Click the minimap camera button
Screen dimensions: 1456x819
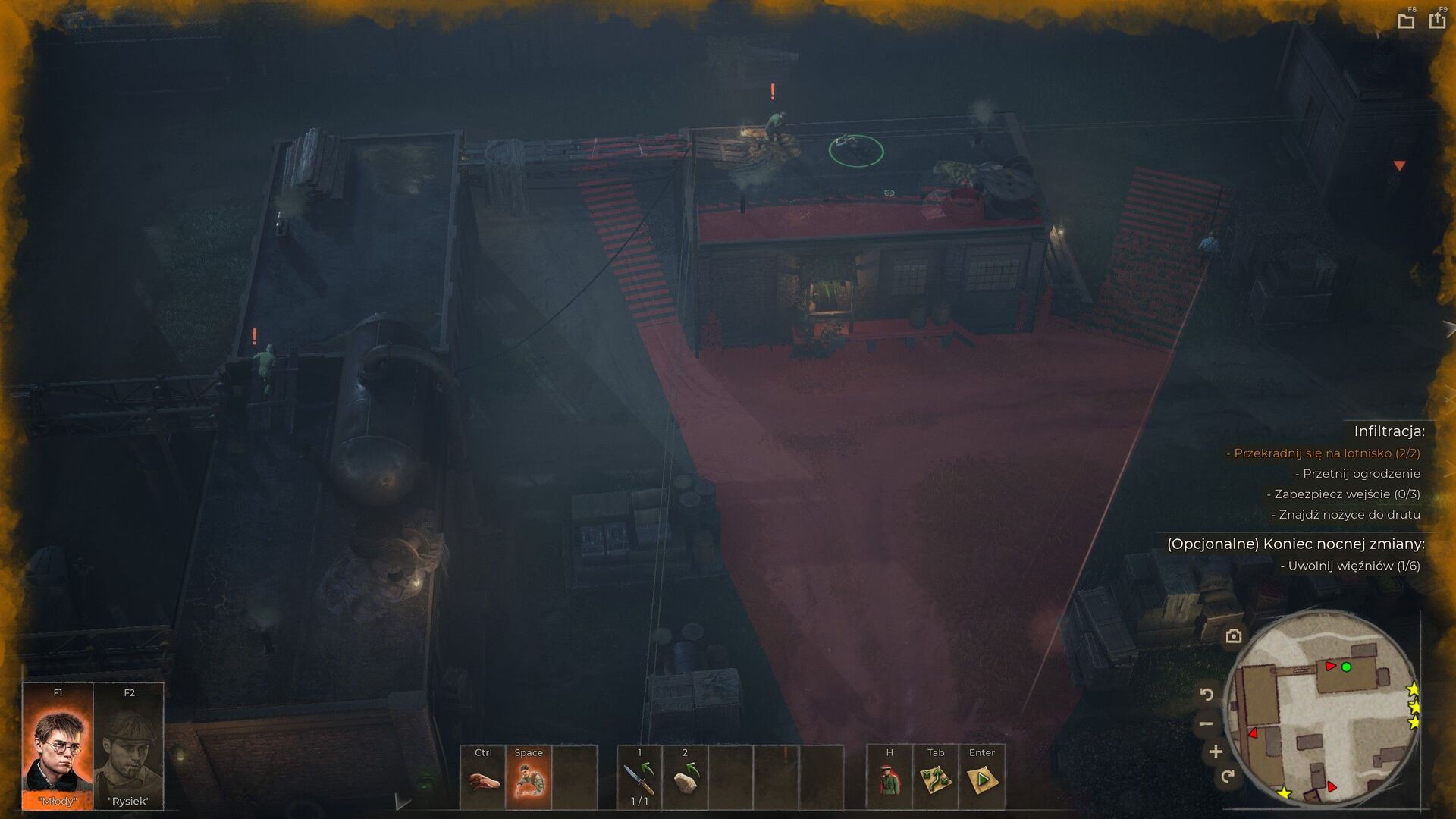1234,636
